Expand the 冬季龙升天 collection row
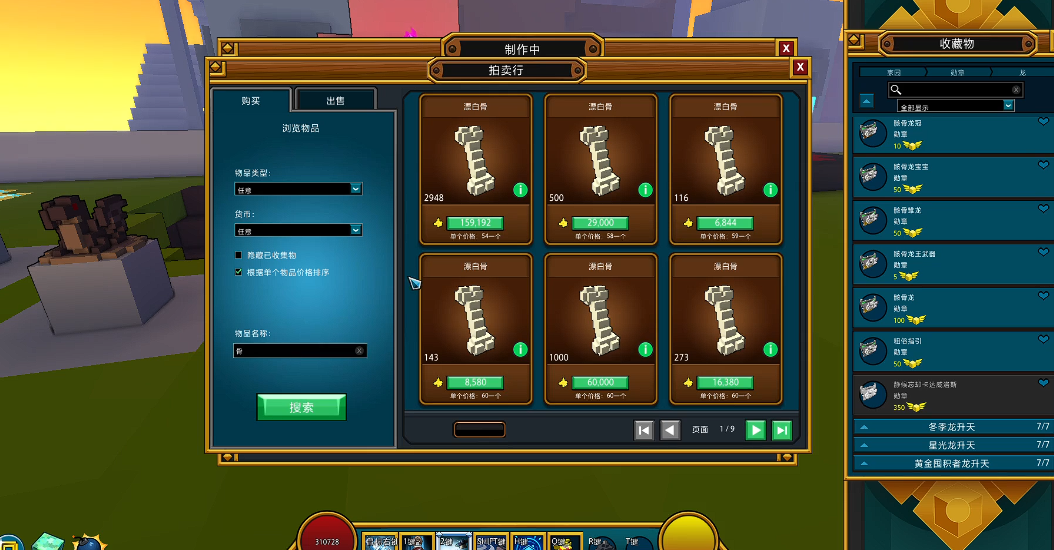The image size is (1054, 550). click(x=950, y=427)
